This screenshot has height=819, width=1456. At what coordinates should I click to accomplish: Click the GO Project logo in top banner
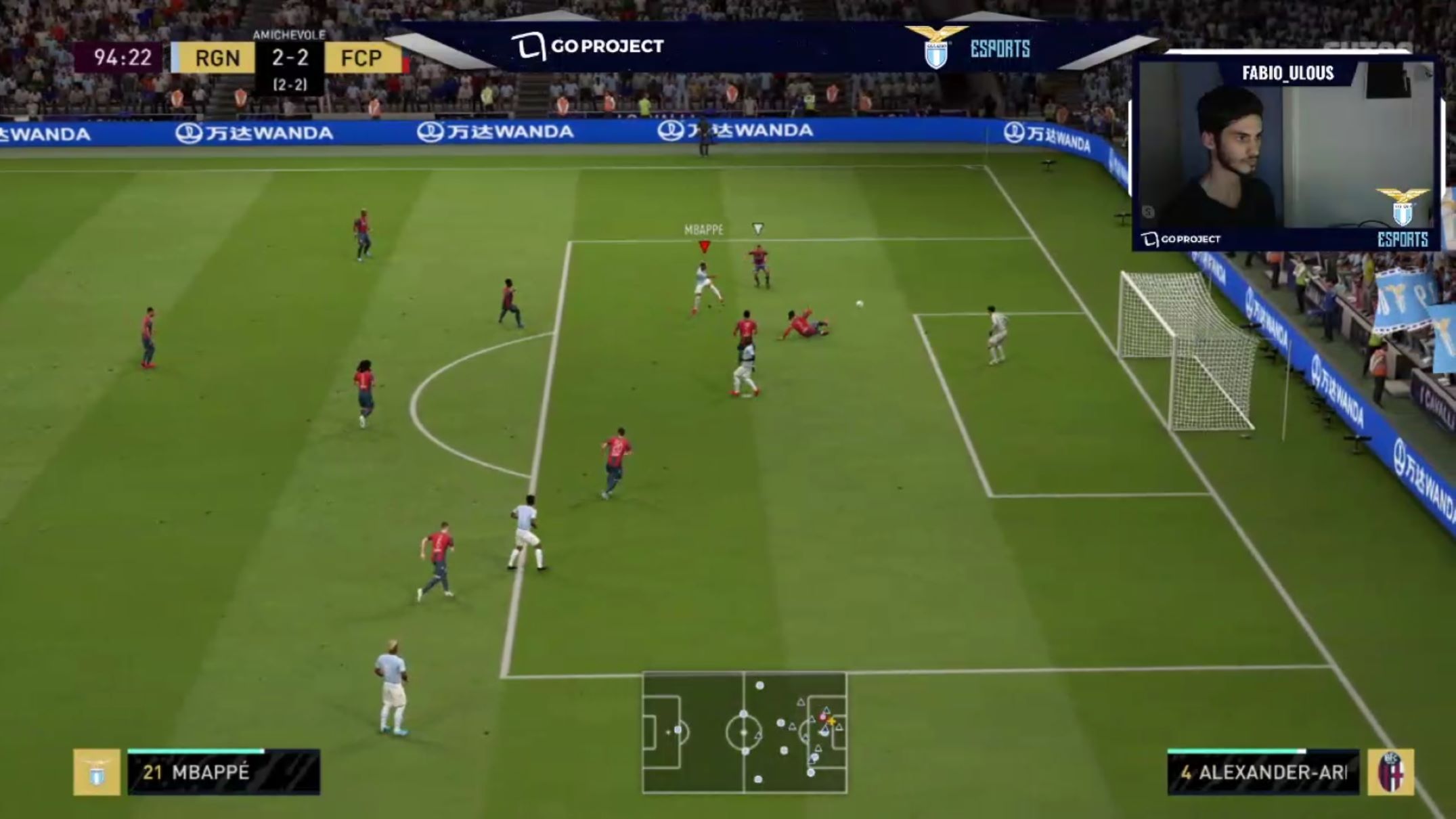(587, 46)
